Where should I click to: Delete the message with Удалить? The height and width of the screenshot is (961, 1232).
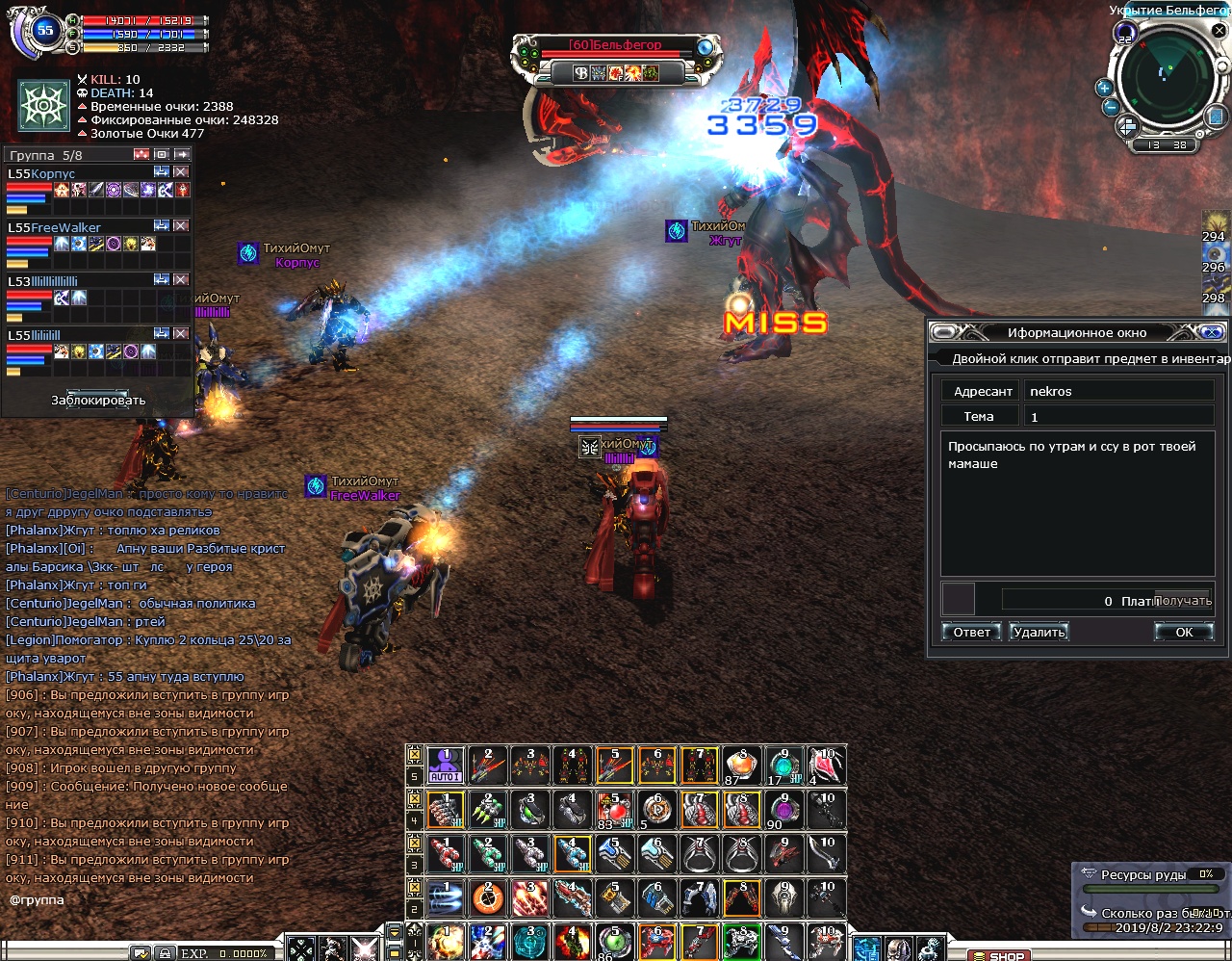click(1039, 633)
